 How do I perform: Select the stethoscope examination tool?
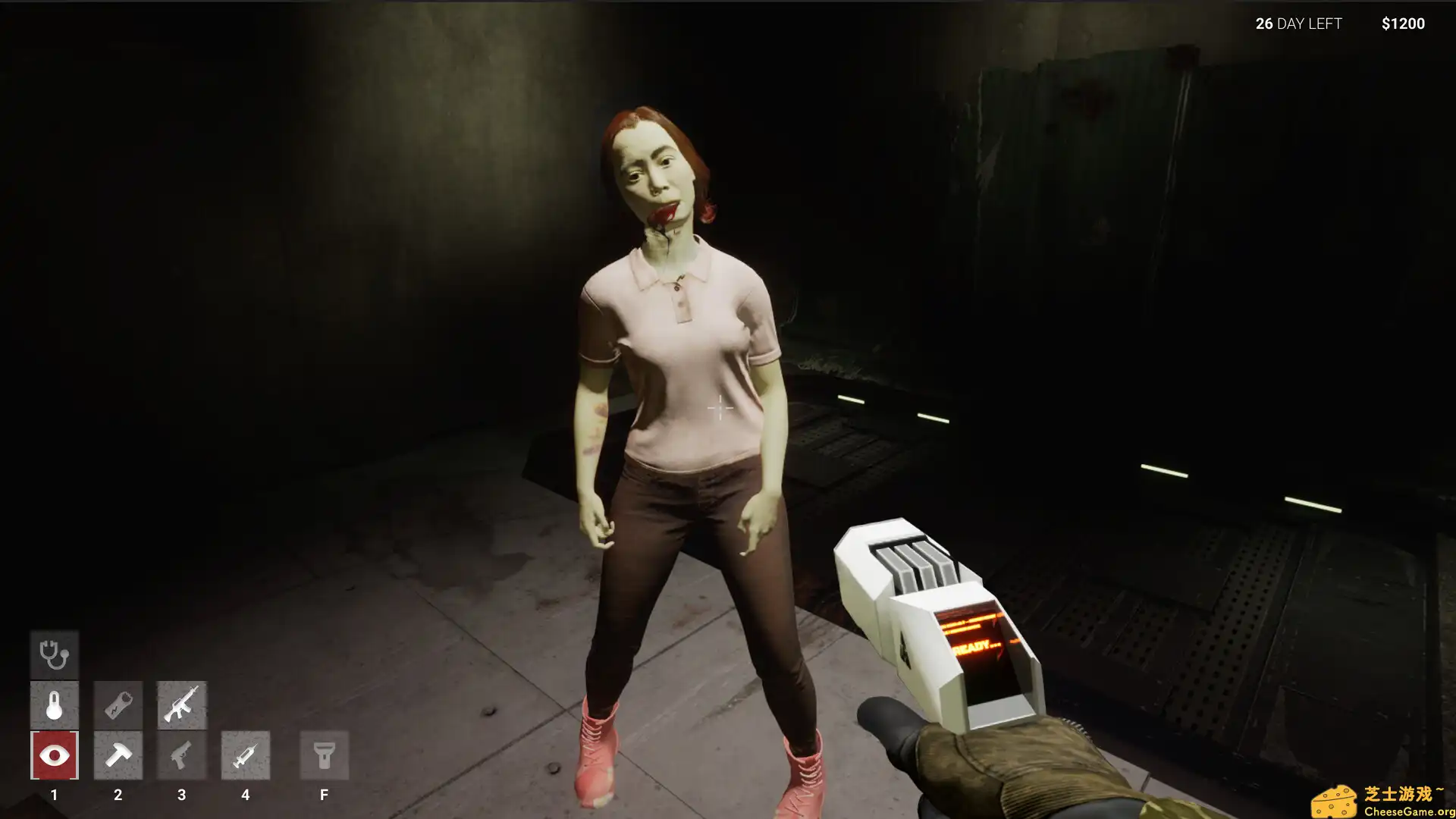54,654
